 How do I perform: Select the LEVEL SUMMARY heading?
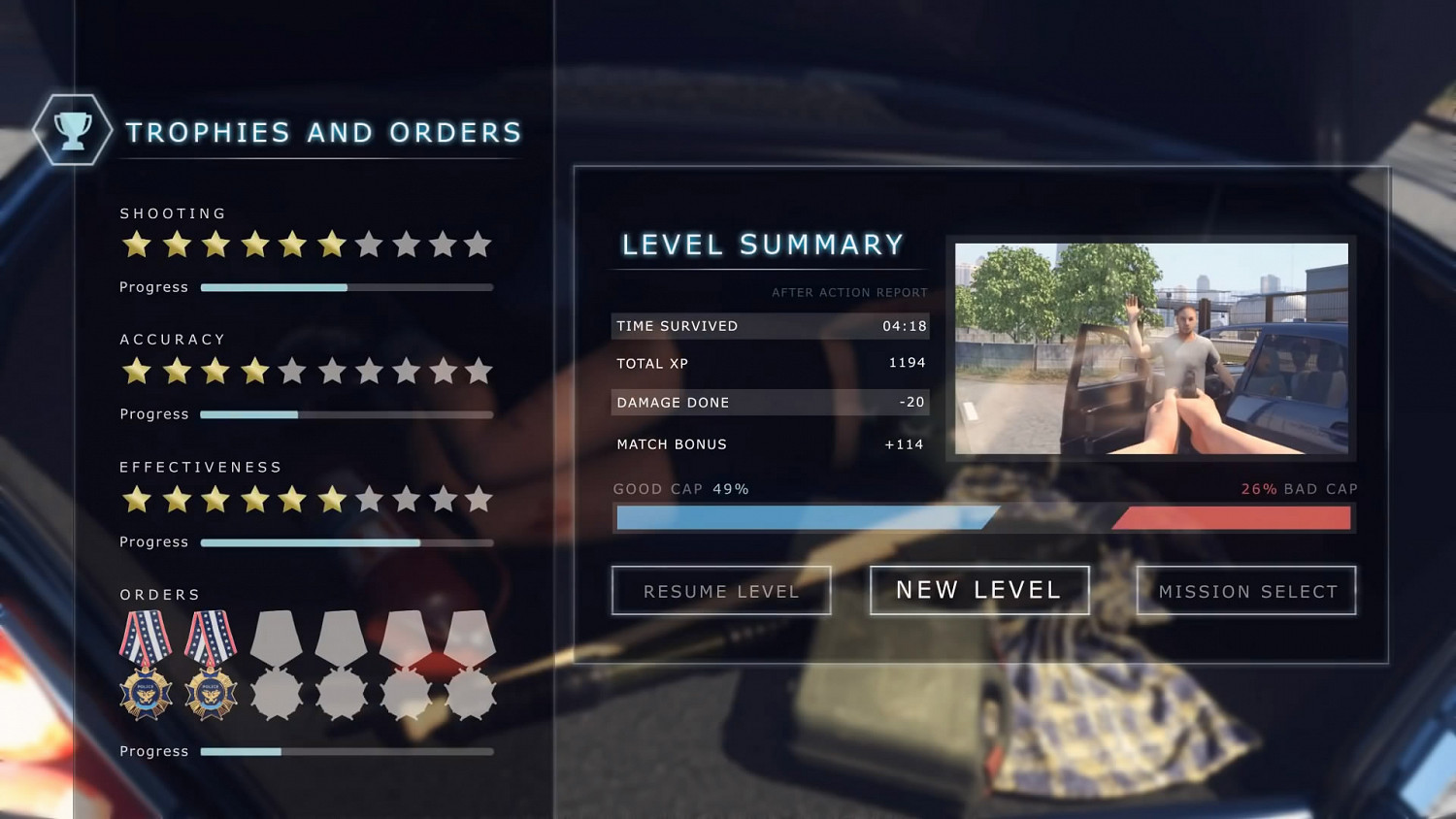763,245
